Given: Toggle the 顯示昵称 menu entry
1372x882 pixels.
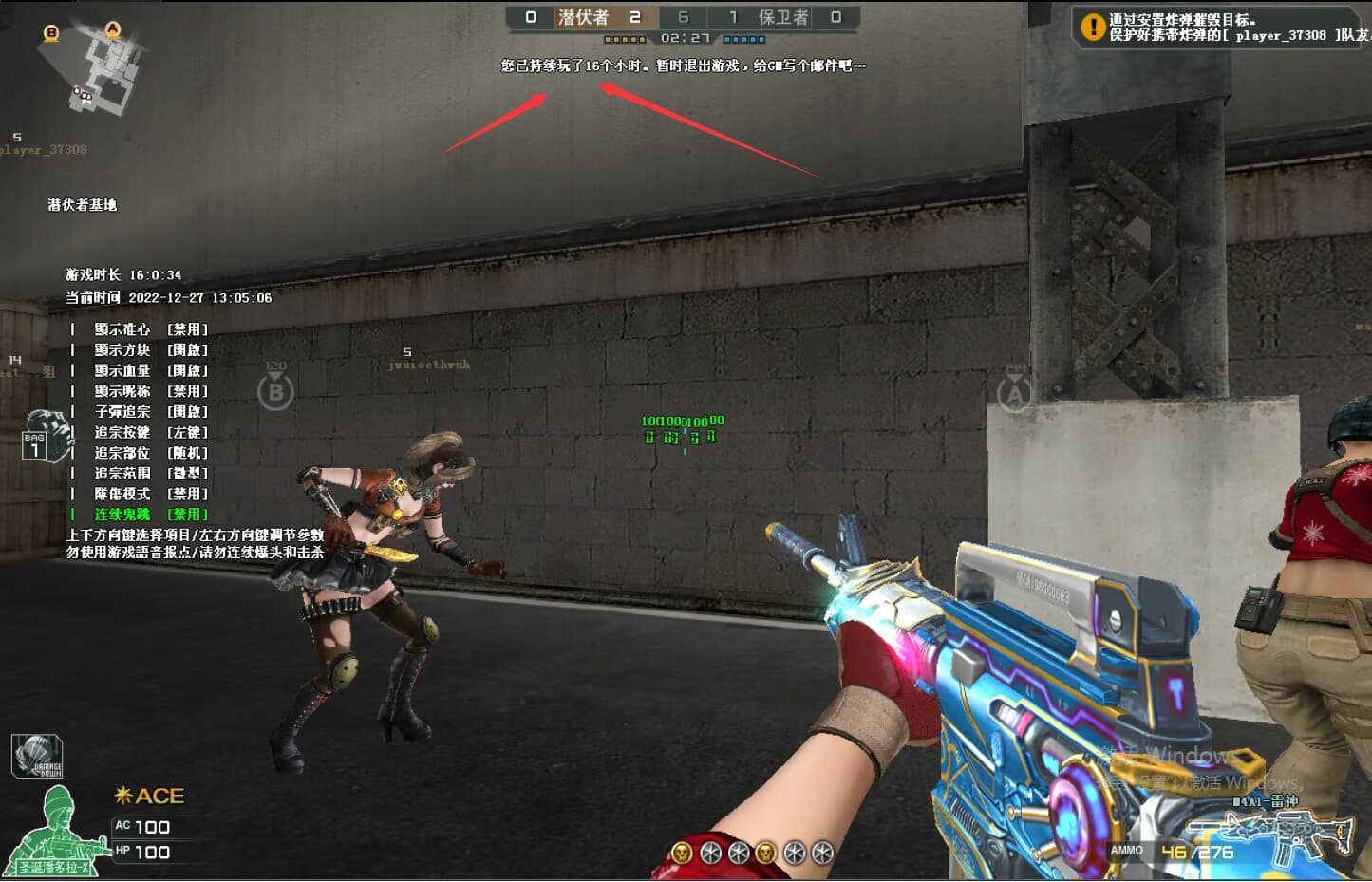Looking at the screenshot, I should (x=150, y=391).
